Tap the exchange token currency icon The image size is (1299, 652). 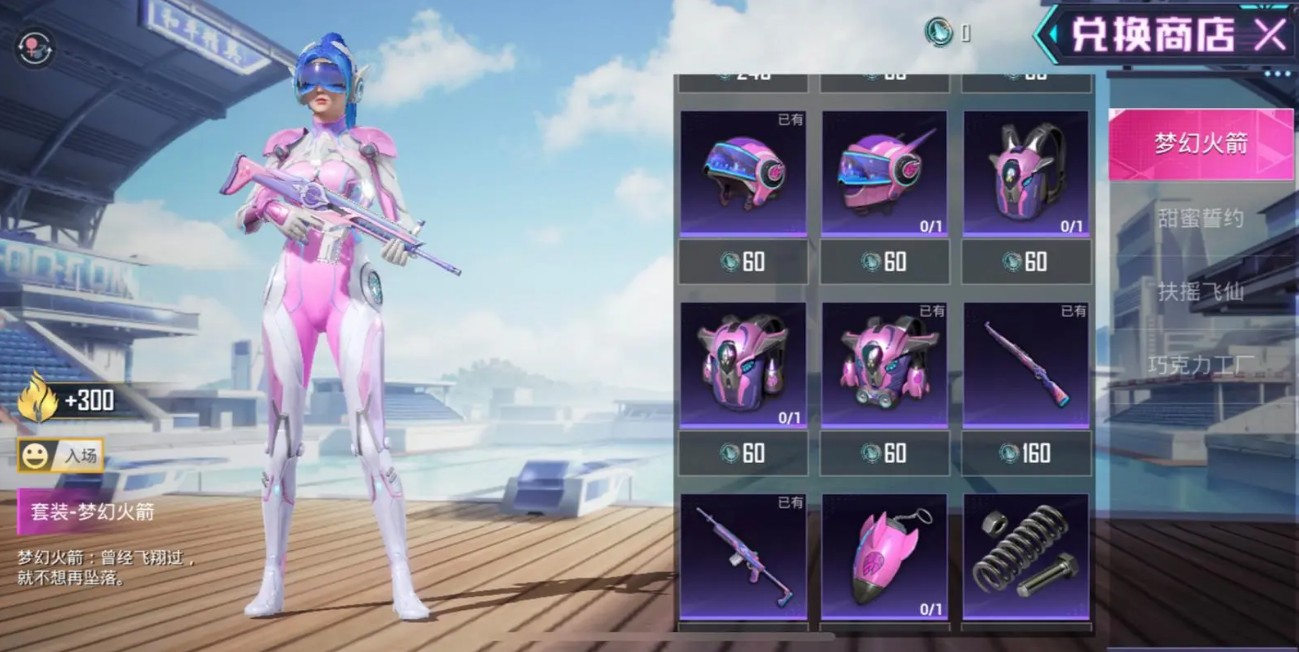[938, 32]
